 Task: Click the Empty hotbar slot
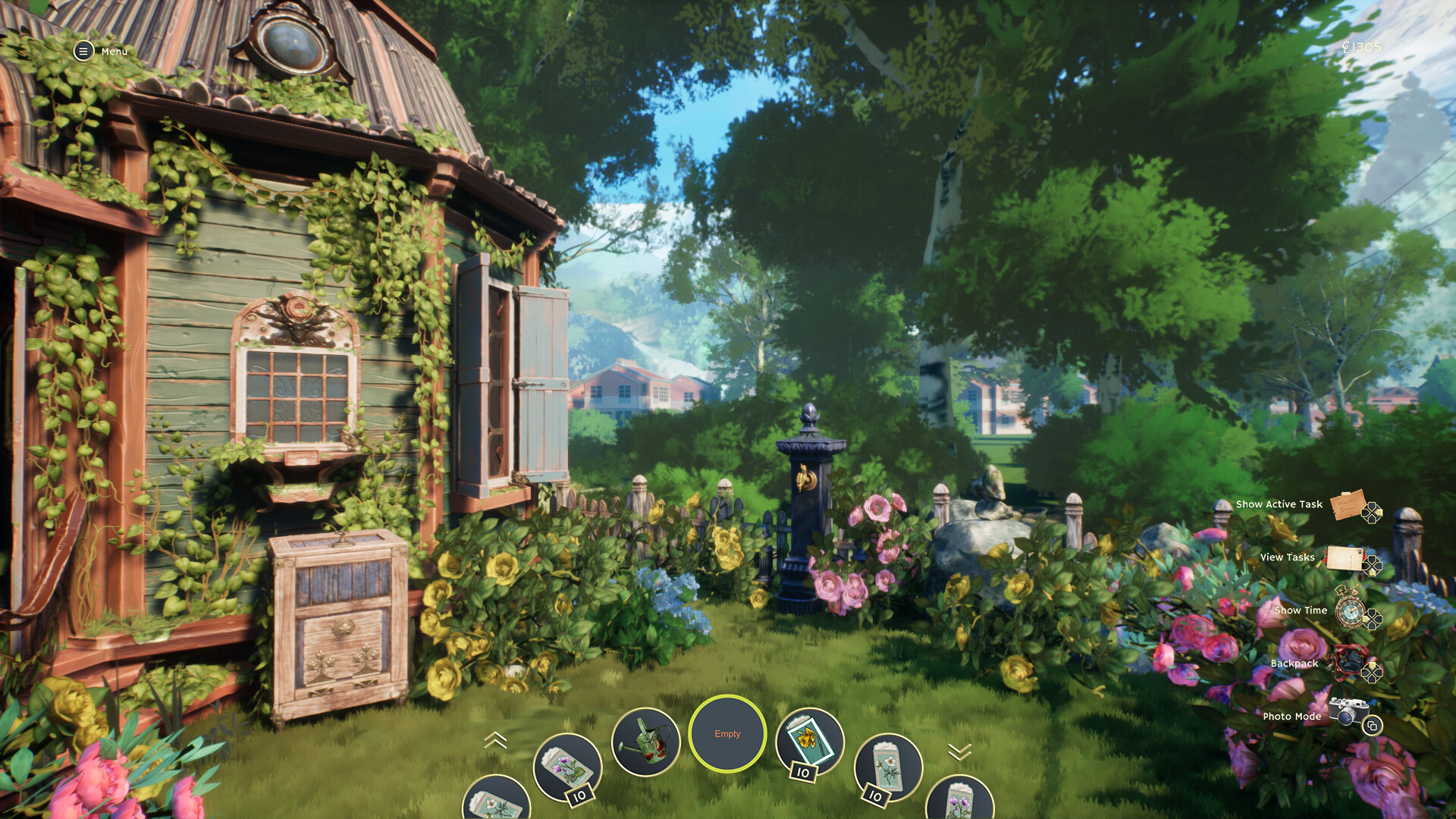point(727,733)
